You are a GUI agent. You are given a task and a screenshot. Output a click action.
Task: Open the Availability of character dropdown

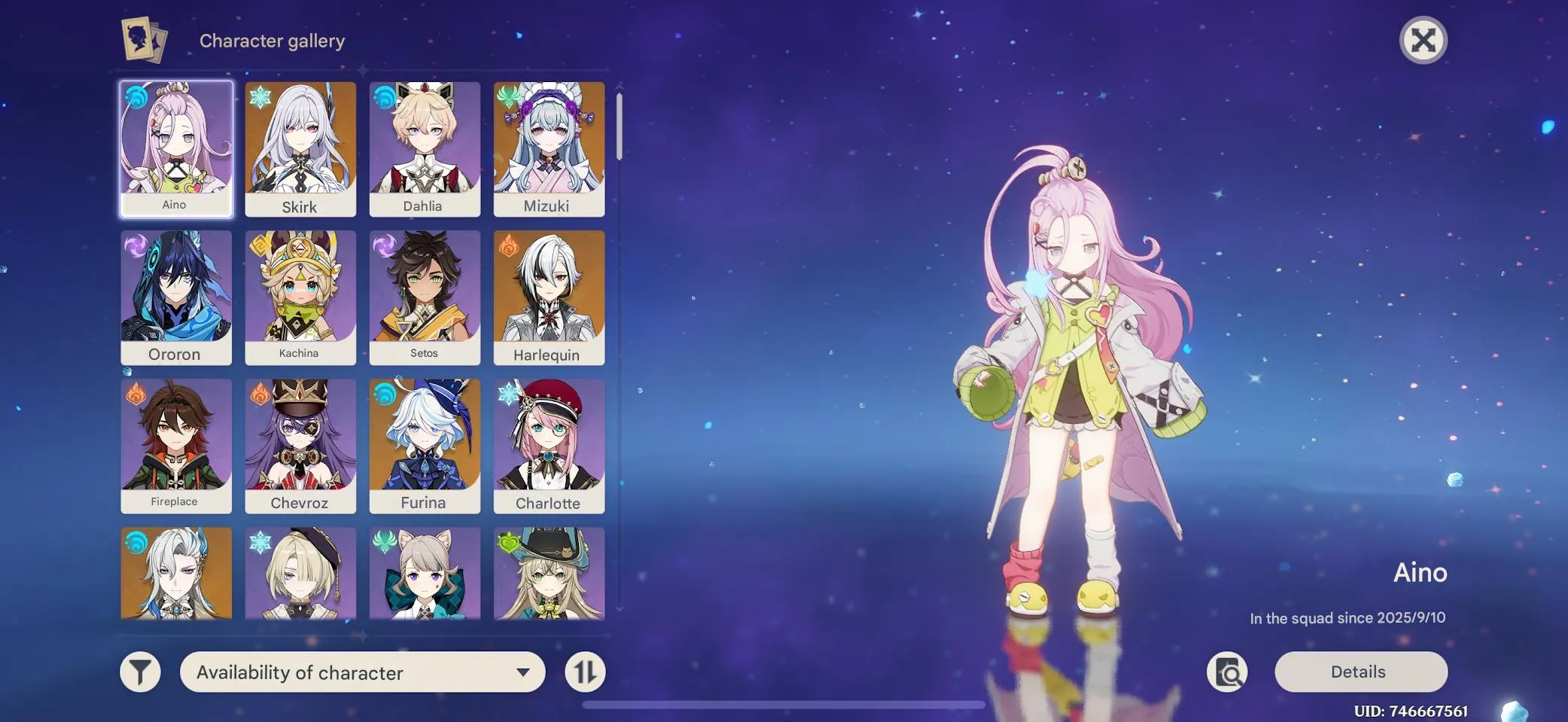361,672
